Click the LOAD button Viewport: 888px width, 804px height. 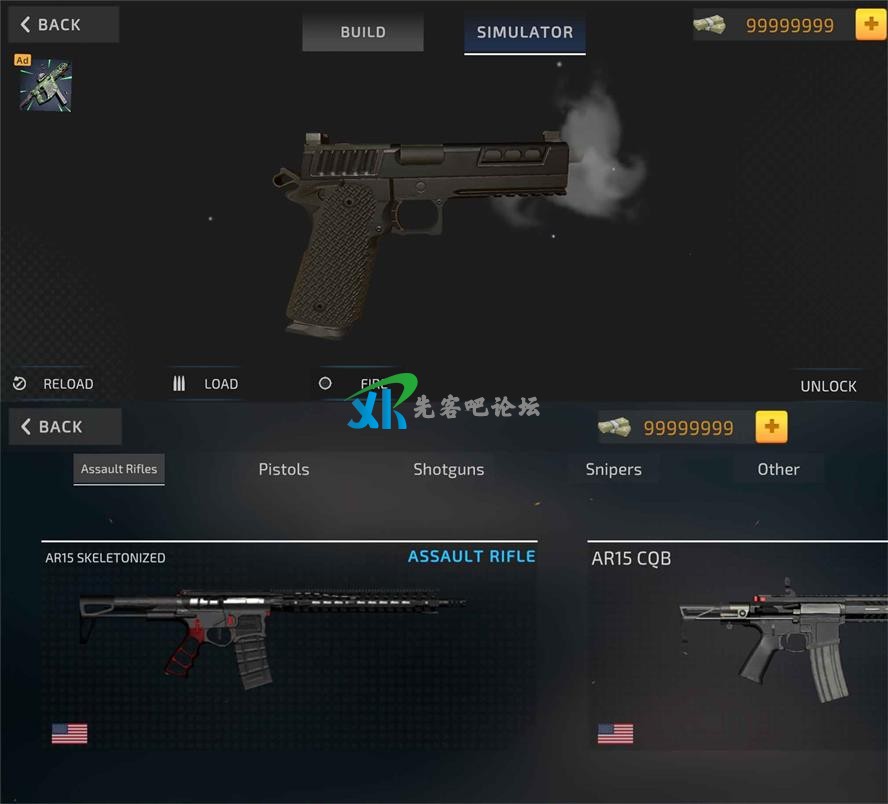208,384
